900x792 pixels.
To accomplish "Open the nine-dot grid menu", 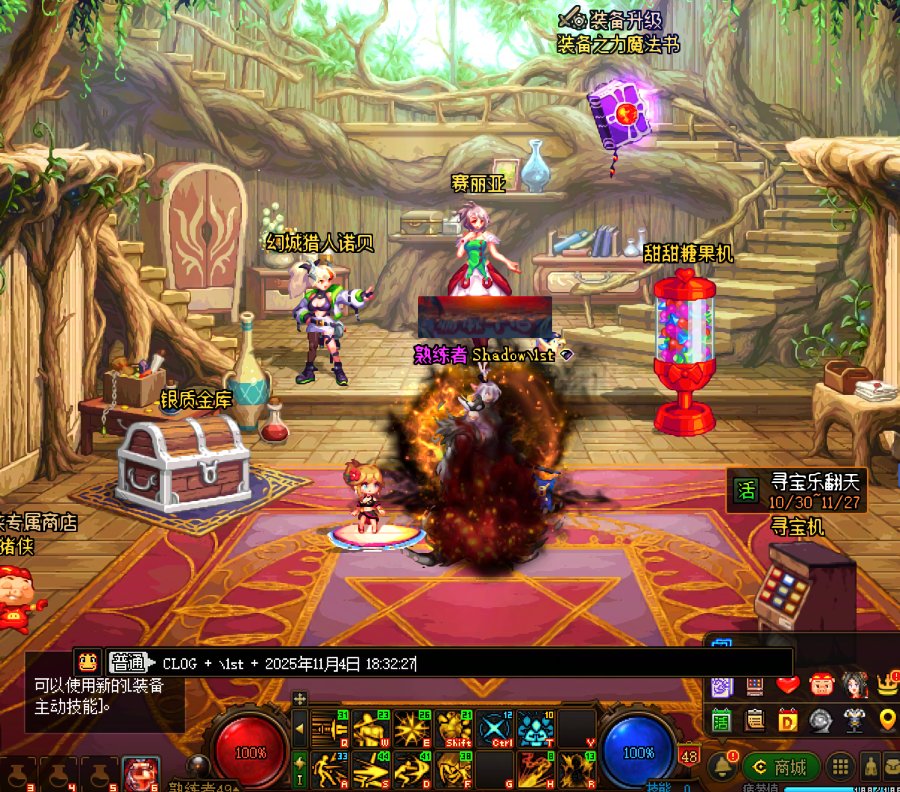I will tap(840, 767).
